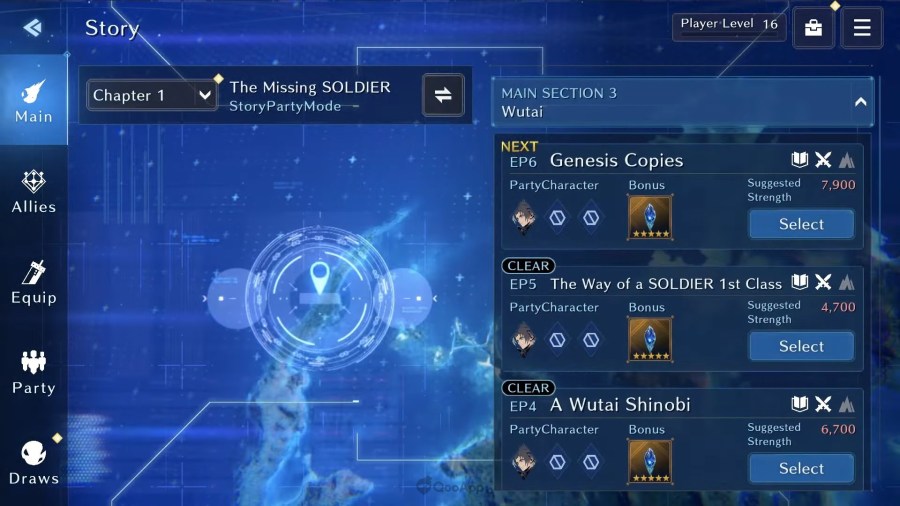Select EP6 Genesis Copies episode

(x=801, y=224)
